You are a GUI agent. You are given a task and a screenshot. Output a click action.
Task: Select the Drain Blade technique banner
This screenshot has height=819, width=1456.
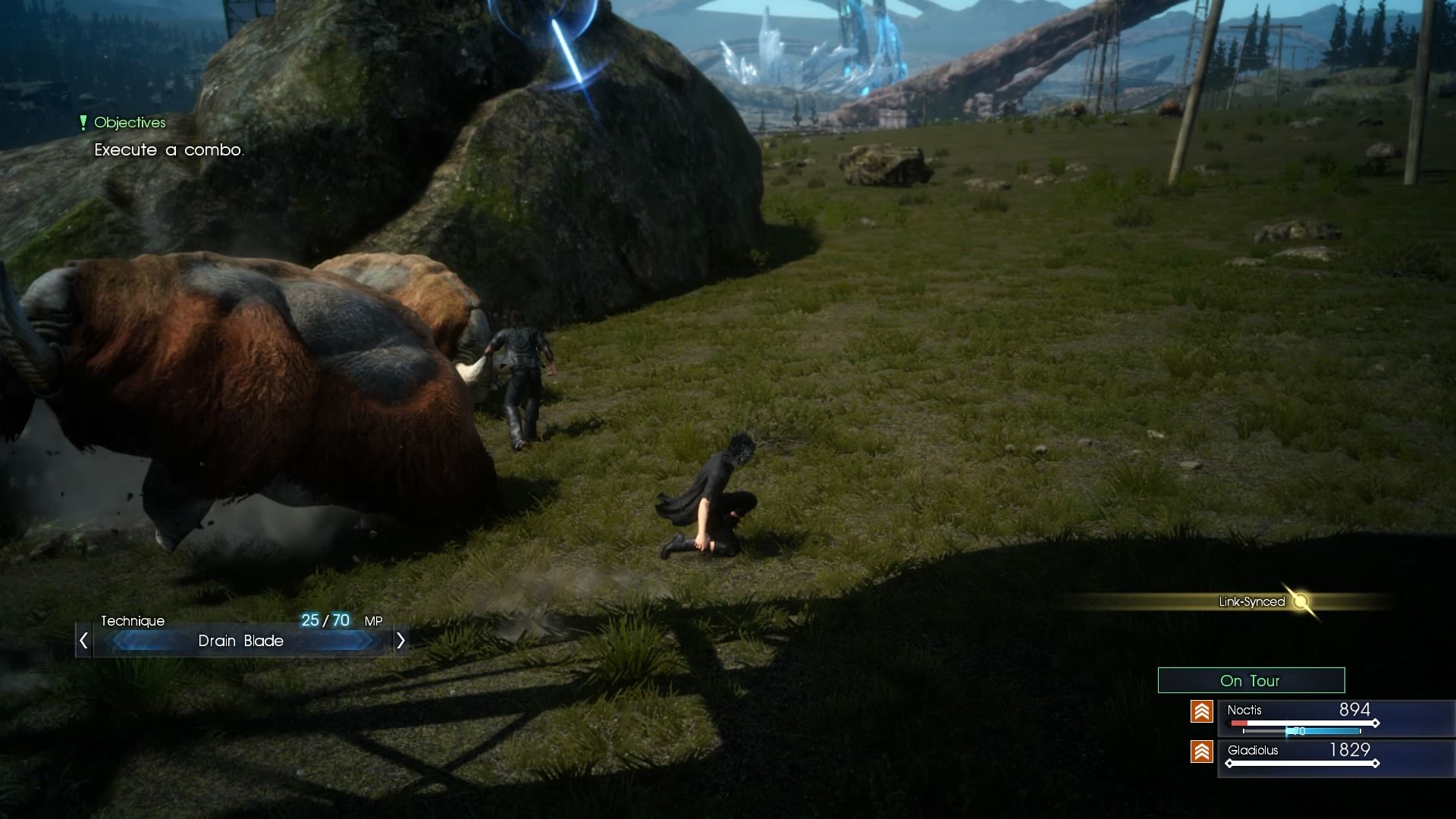[x=241, y=641]
